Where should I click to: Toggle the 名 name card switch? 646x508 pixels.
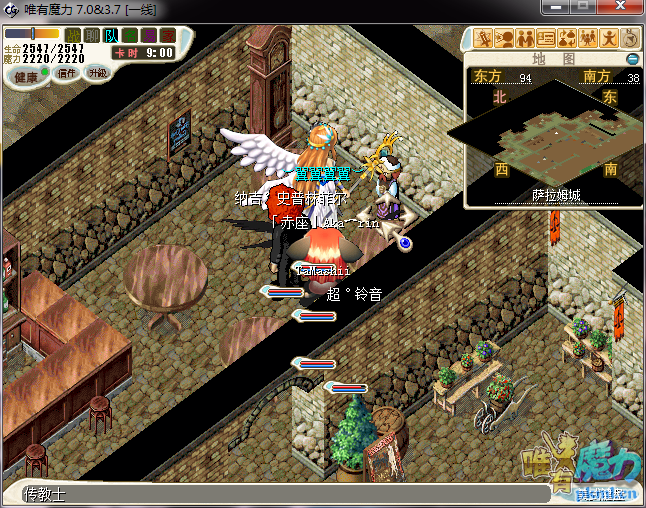coord(129,36)
